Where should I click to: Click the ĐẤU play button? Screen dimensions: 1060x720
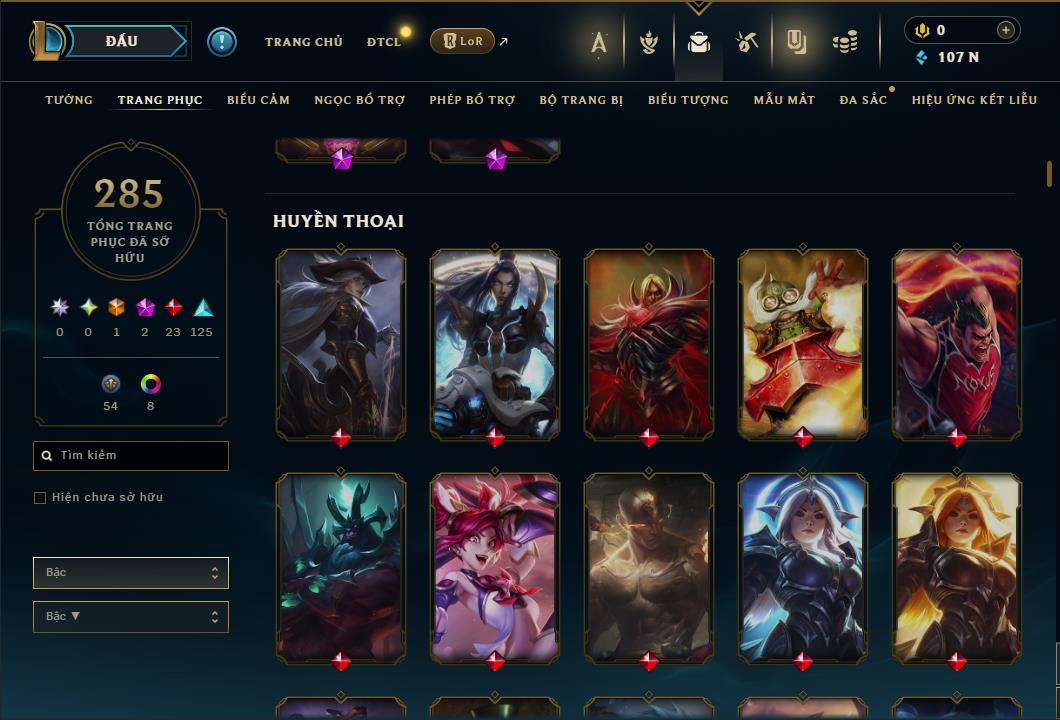(121, 41)
